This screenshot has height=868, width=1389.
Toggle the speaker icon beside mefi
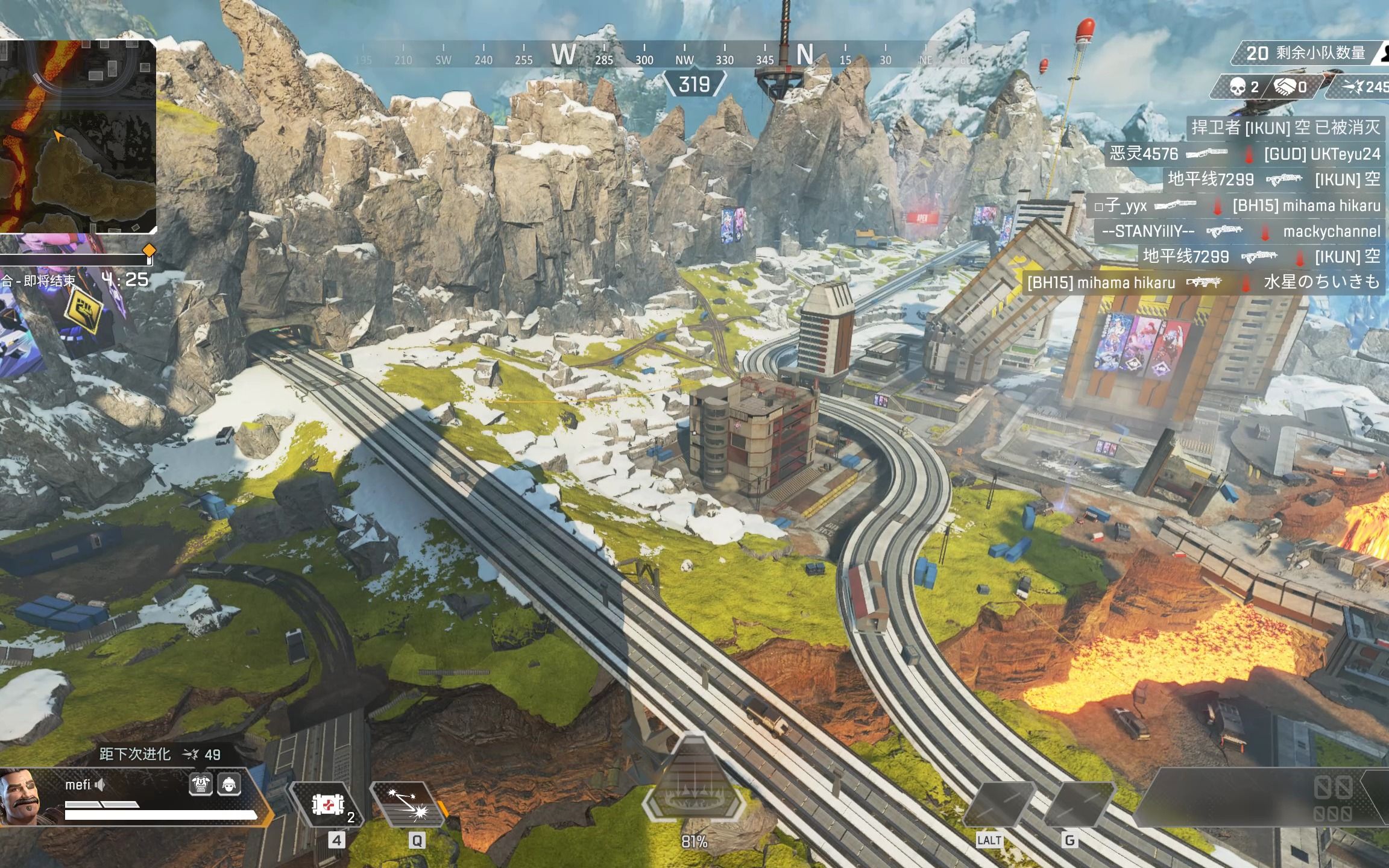101,784
